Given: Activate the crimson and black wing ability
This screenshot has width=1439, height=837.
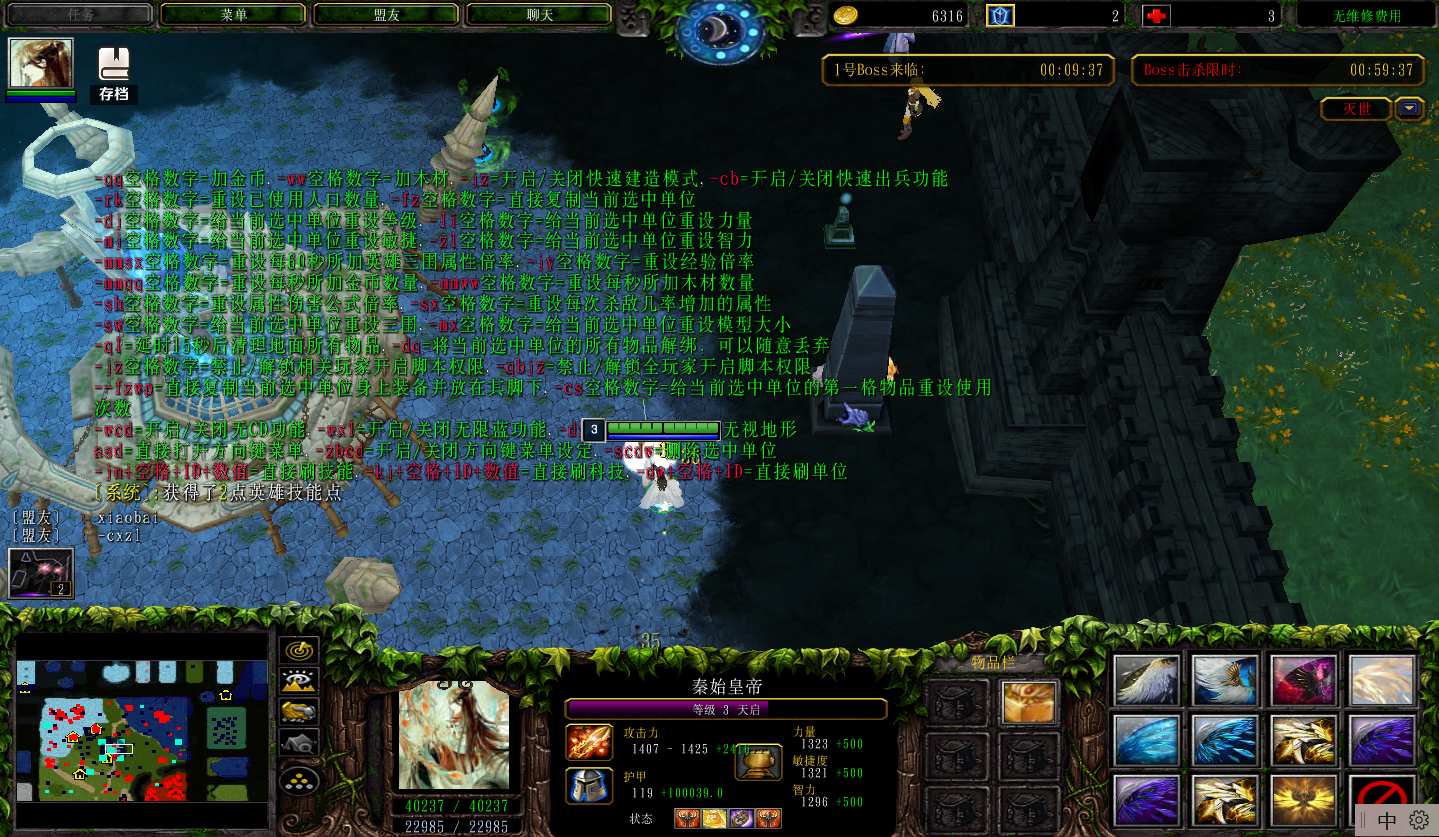Looking at the screenshot, I should point(1303,680).
